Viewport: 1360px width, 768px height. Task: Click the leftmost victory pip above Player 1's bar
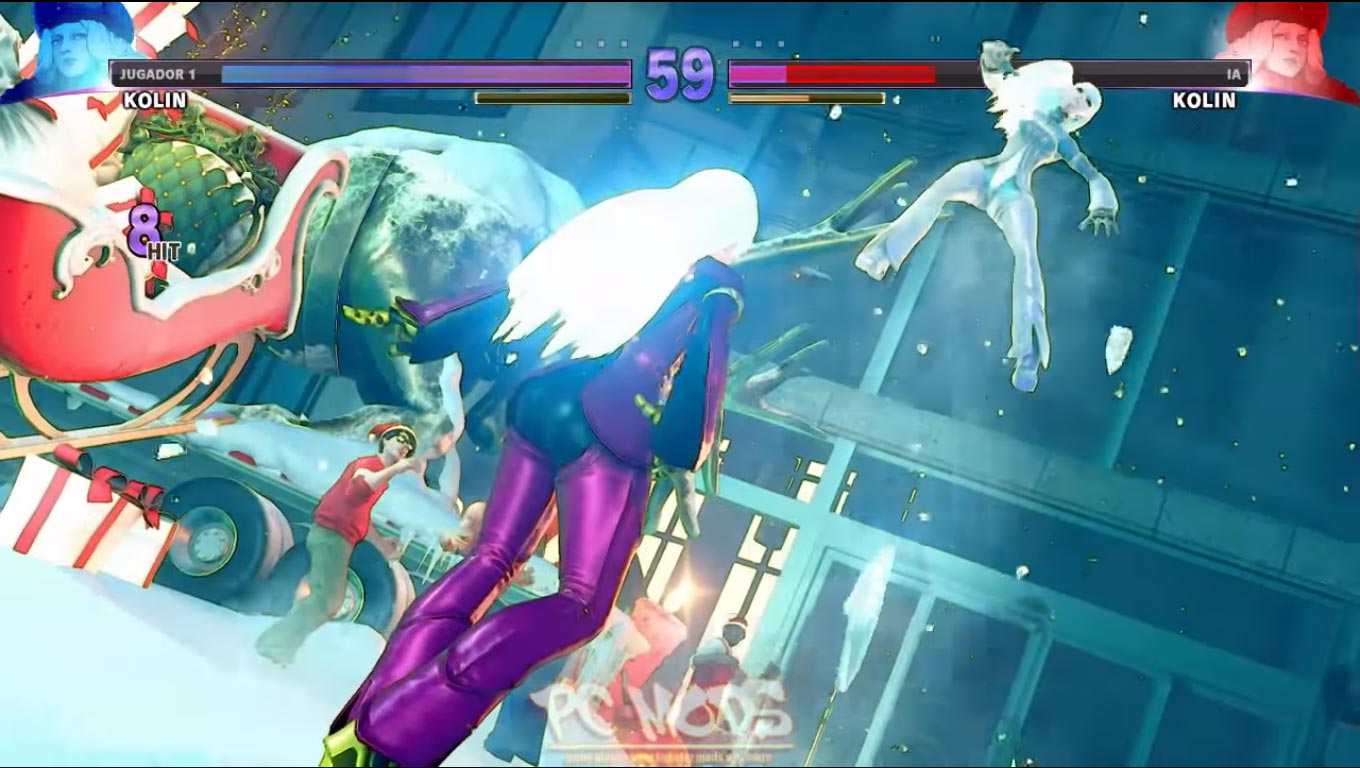(578, 43)
